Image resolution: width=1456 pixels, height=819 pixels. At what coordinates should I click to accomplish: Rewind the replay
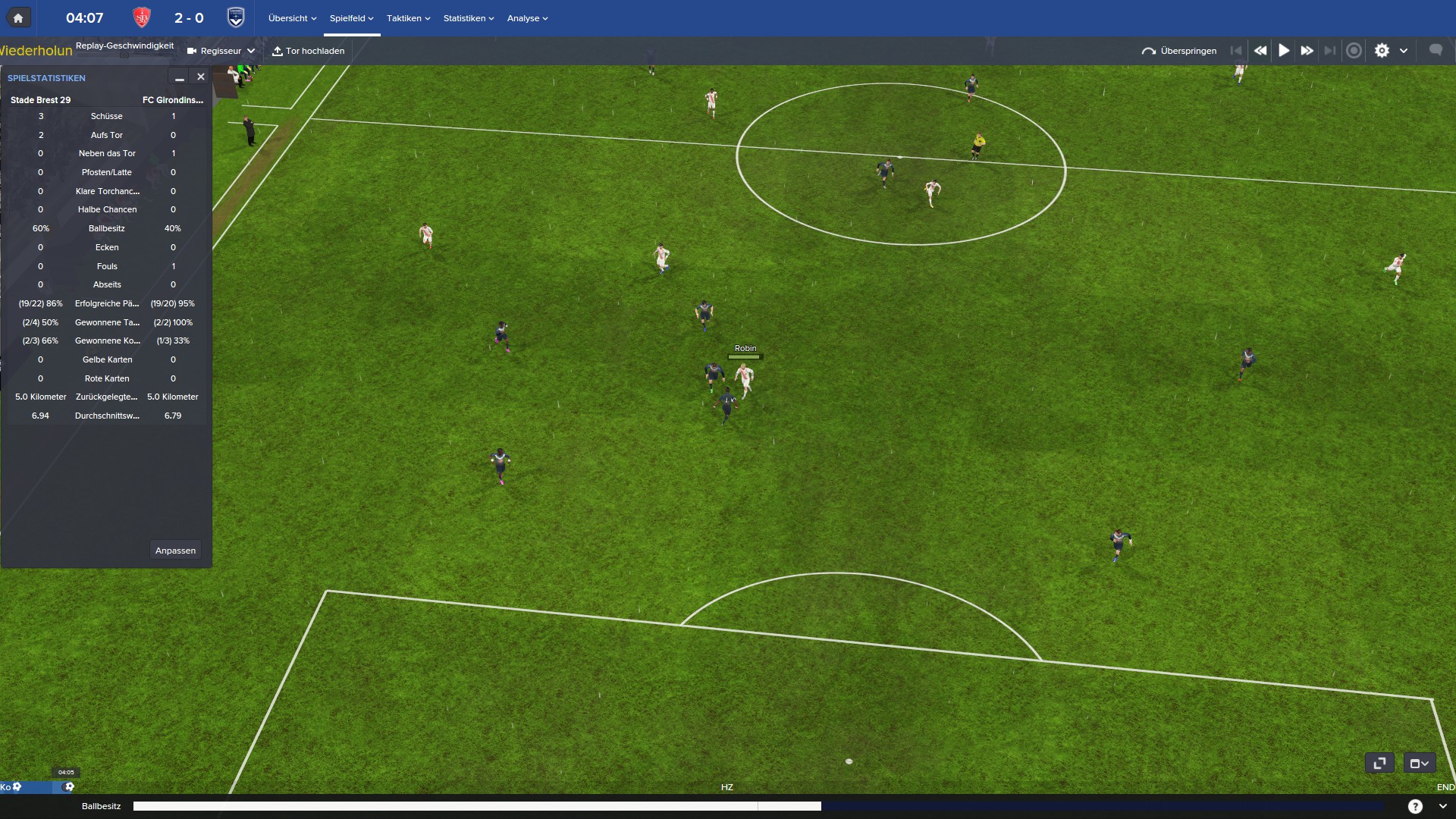point(1260,51)
